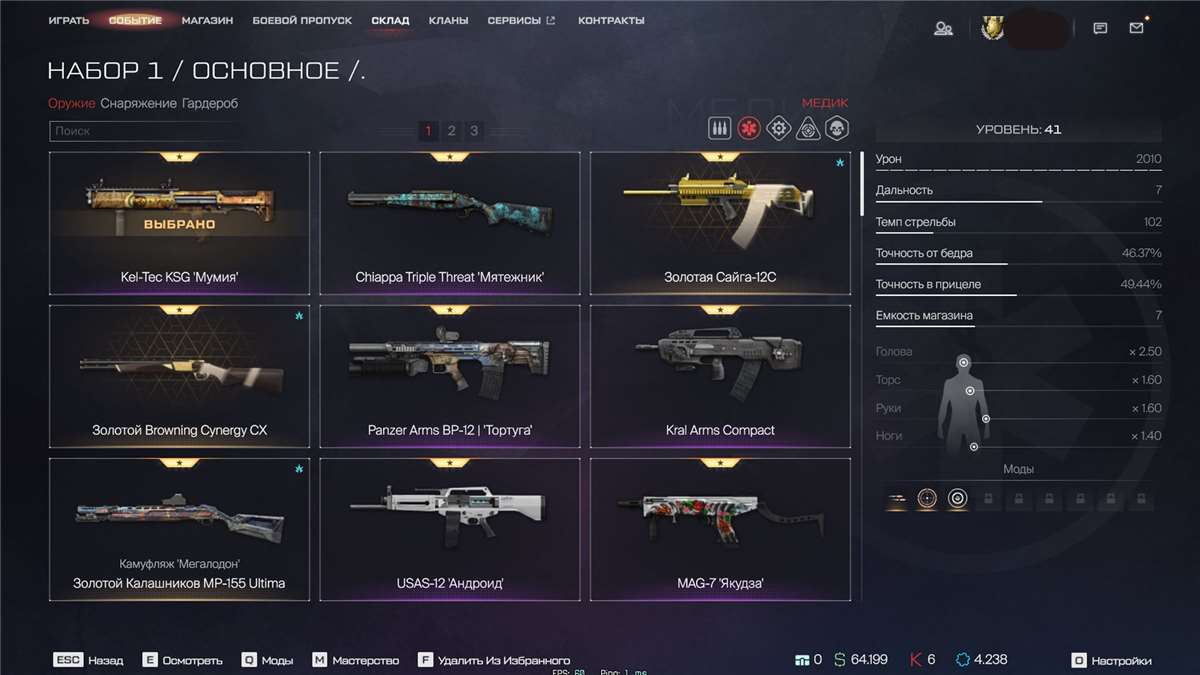The height and width of the screenshot is (675, 1200).
Task: Show the Боевой пропуск page
Action: (302, 20)
